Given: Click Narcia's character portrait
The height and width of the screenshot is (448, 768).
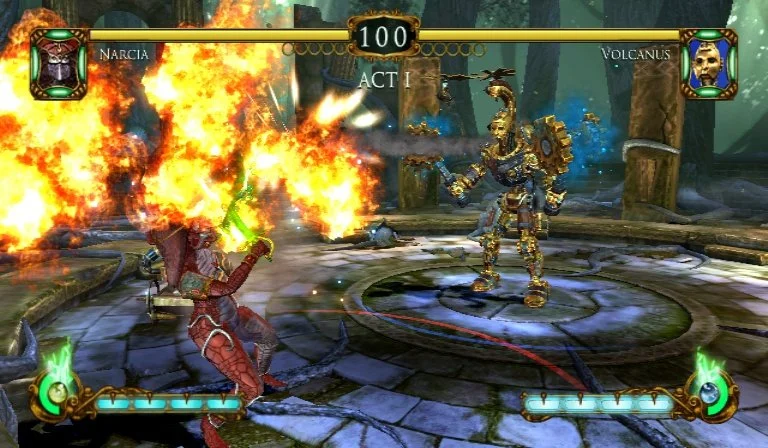Looking at the screenshot, I should click(59, 64).
